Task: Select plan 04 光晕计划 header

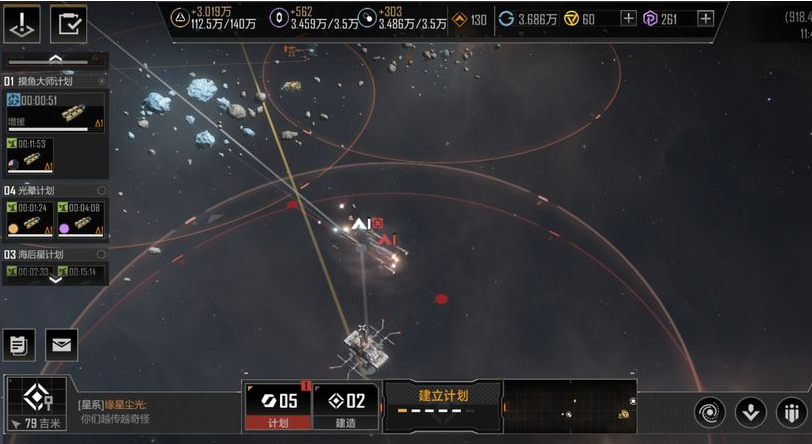Action: [x=55, y=190]
